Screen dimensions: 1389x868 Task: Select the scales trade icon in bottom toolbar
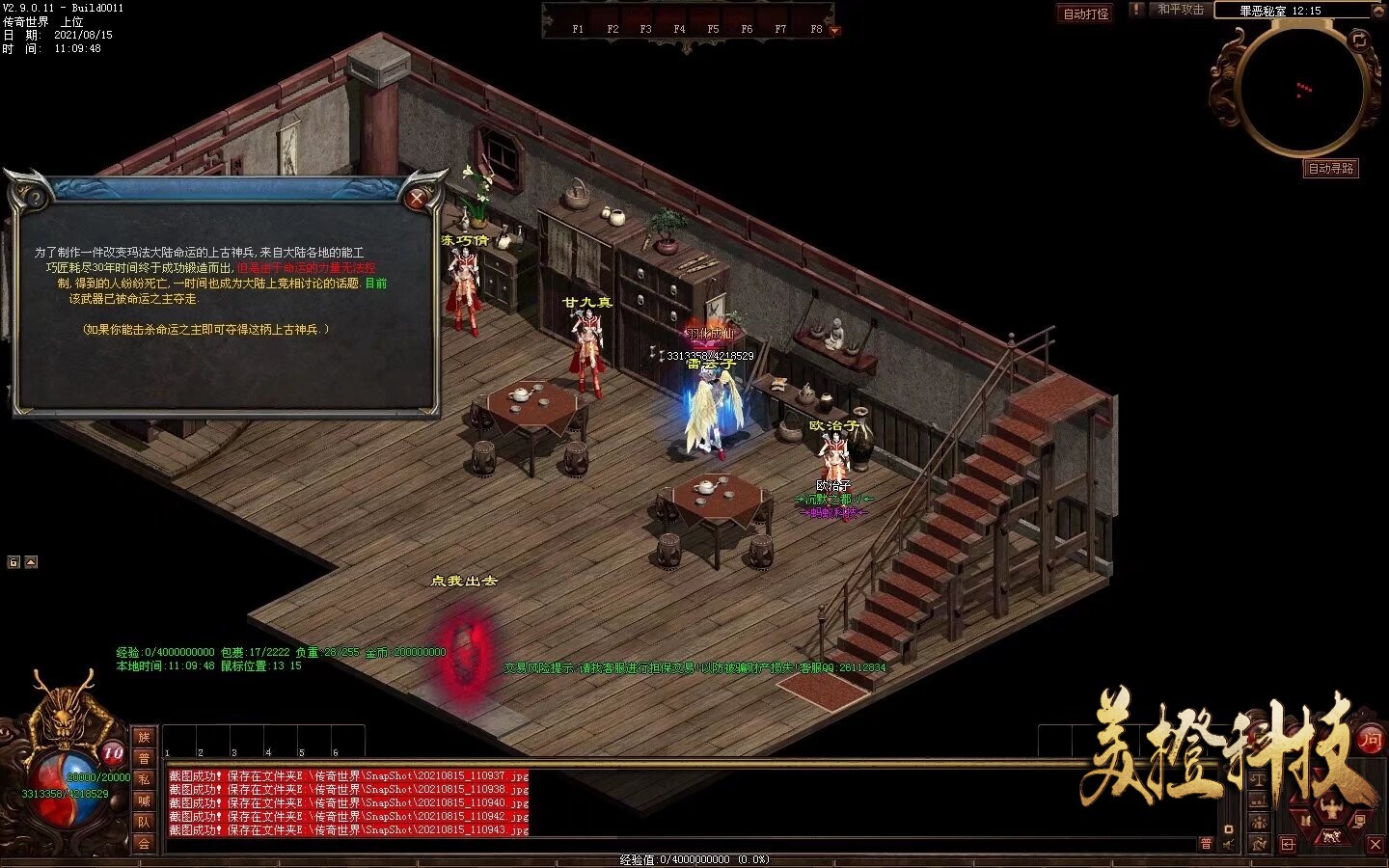(1258, 778)
